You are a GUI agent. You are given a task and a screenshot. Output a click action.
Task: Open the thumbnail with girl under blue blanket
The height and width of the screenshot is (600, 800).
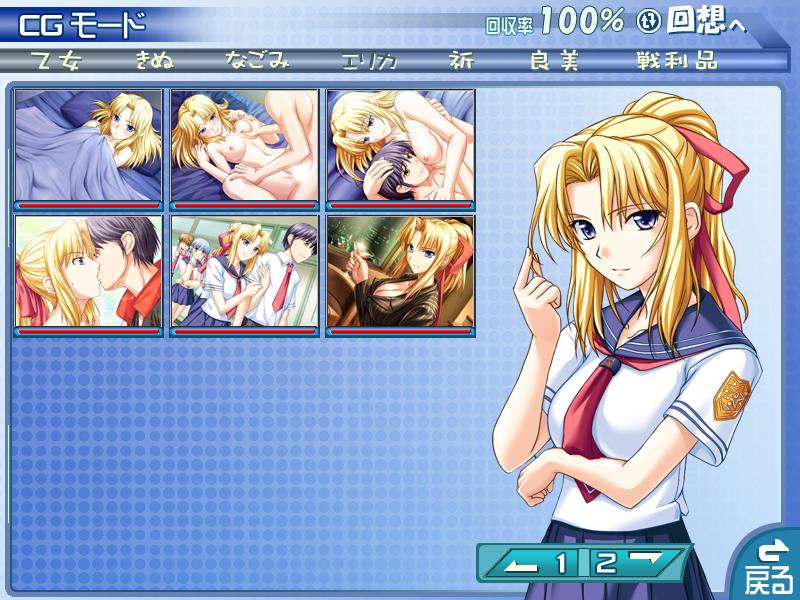tap(88, 145)
